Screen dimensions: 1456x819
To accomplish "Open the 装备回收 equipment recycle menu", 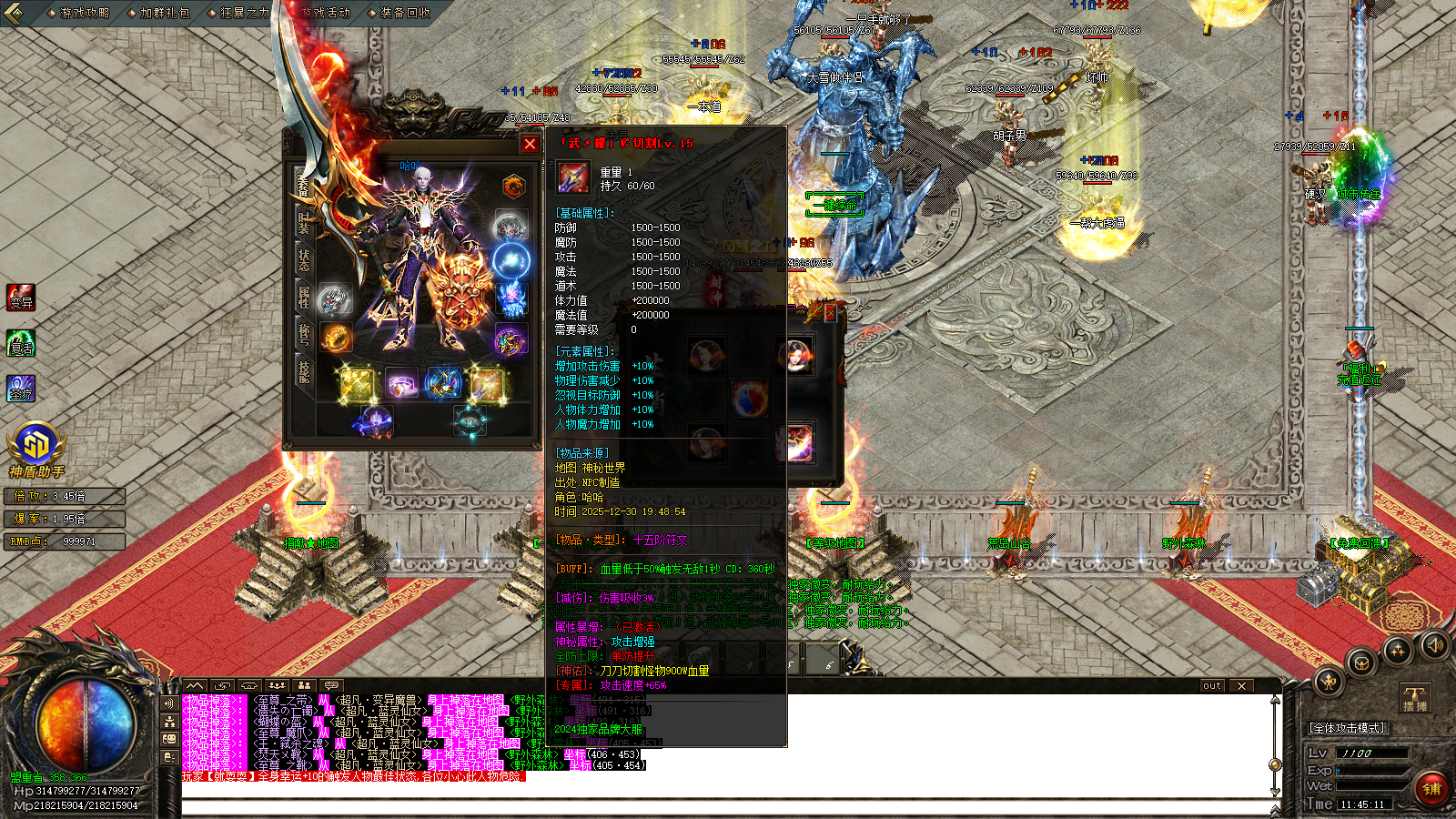I will click(404, 13).
